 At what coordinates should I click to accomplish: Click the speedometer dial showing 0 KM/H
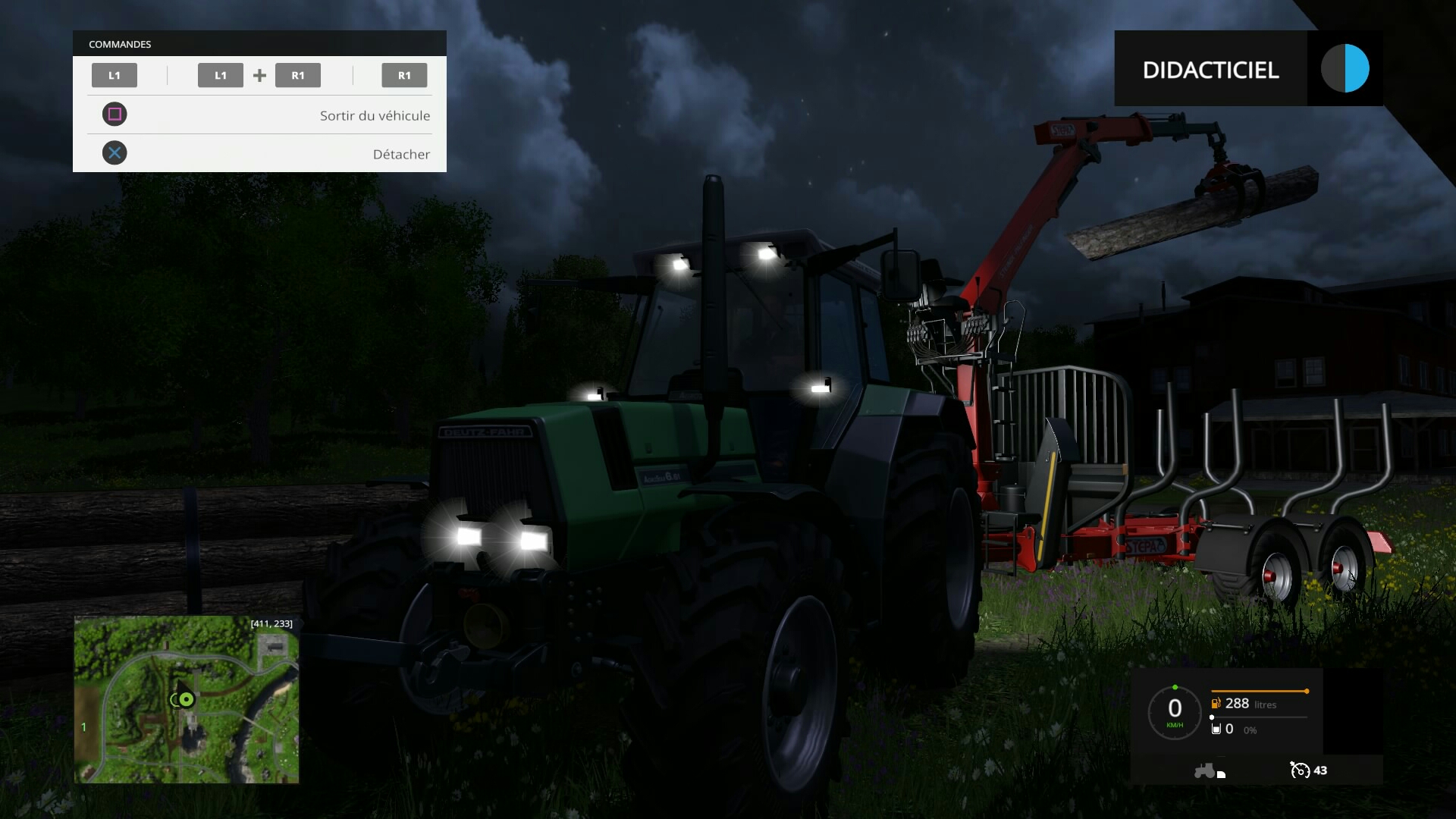point(1174,713)
